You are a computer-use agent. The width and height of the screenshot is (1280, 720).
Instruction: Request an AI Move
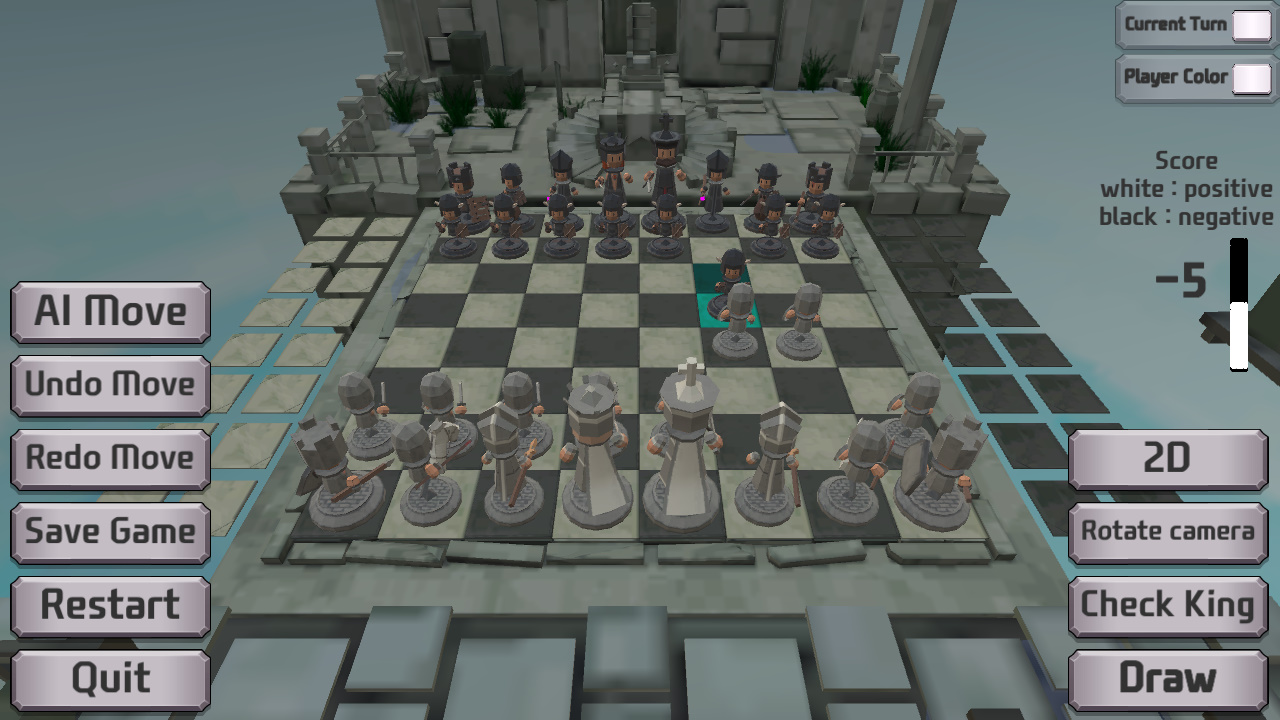(x=108, y=312)
